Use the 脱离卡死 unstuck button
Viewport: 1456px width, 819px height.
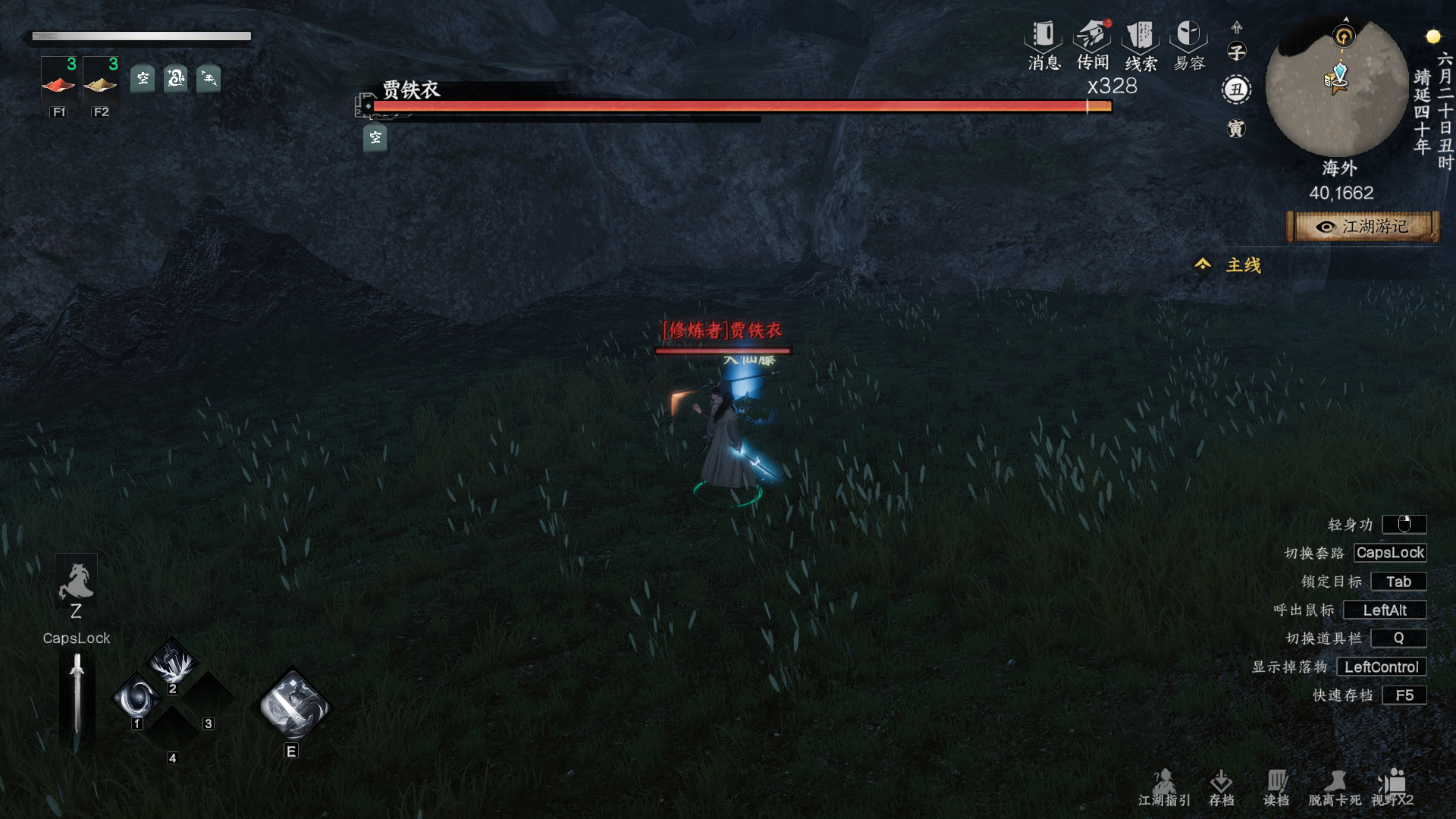point(1335,788)
